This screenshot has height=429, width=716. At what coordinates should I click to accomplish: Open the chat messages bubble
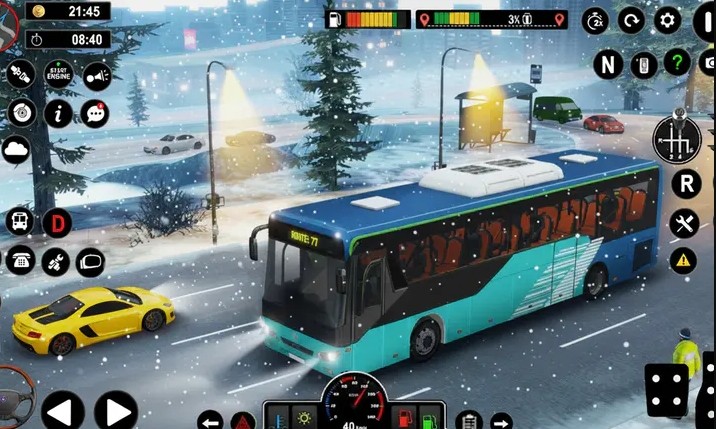point(95,113)
